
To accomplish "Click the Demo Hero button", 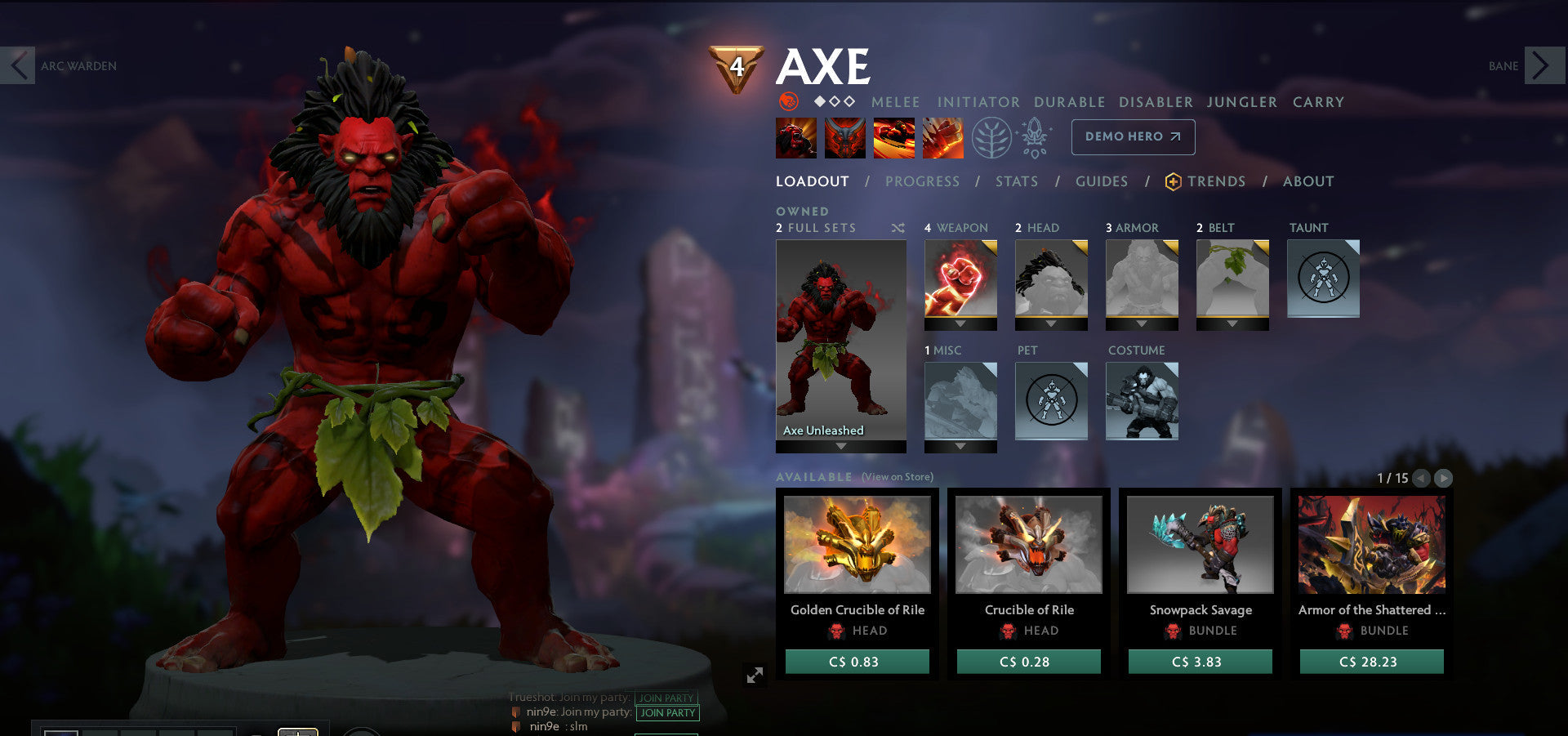I will [x=1133, y=137].
